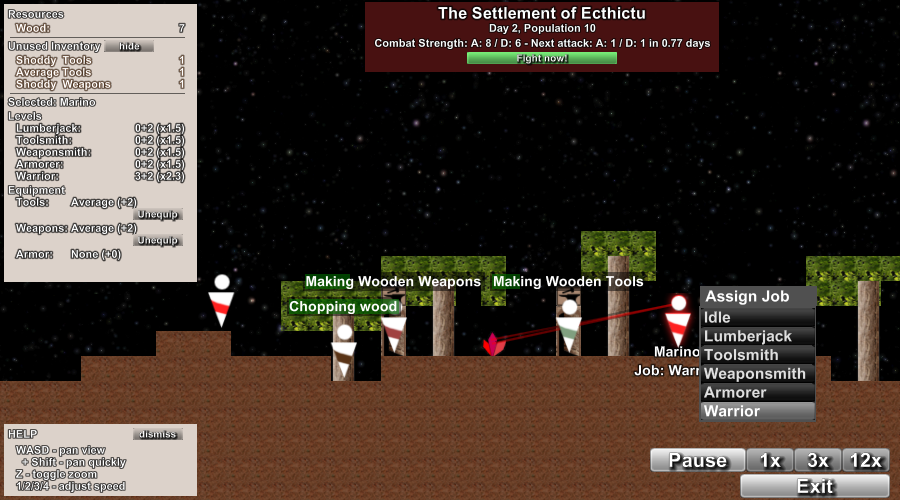Set game speed to 1x
This screenshot has height=500, width=900.
click(770, 460)
